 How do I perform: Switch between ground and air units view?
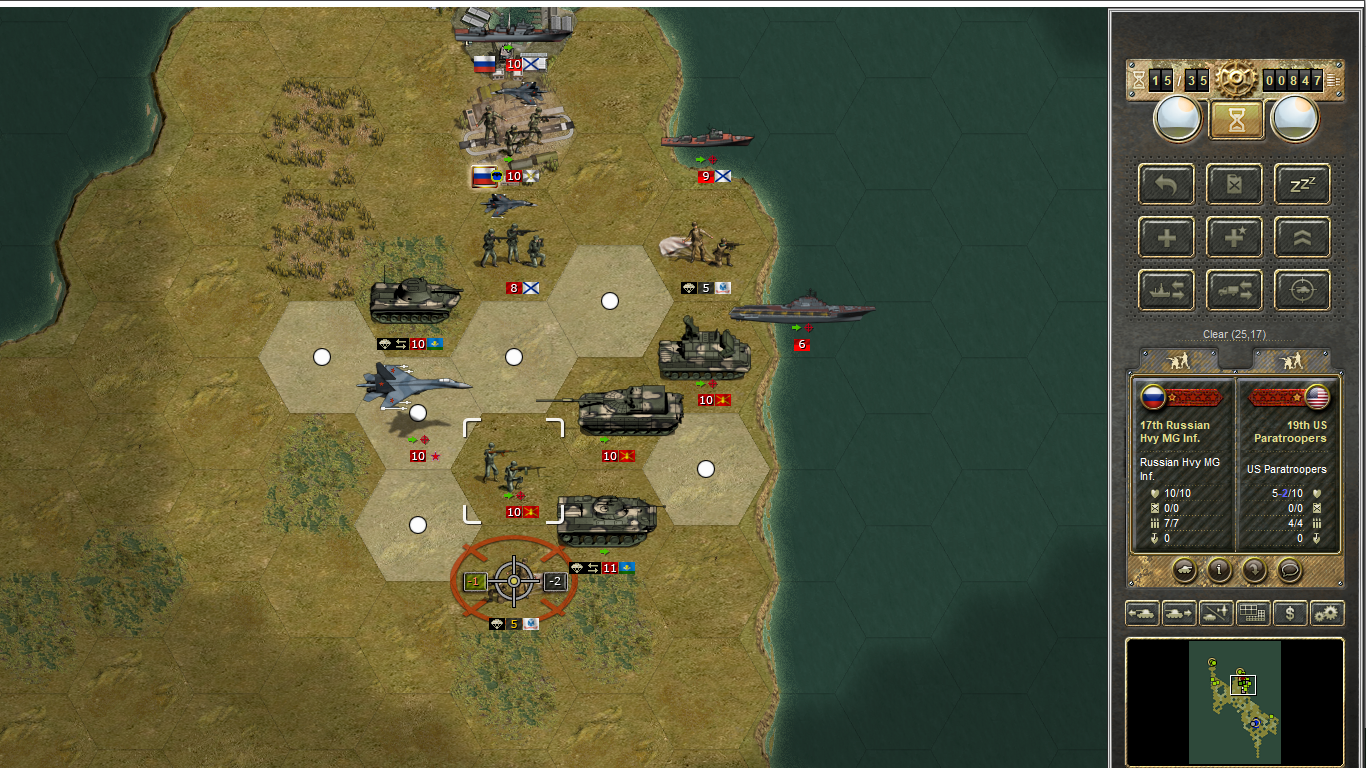pos(1215,613)
